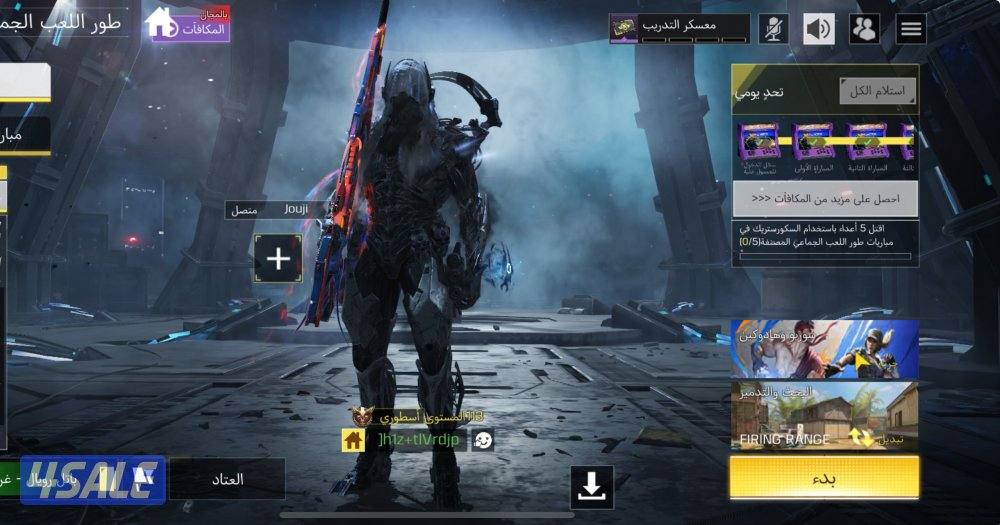The height and width of the screenshot is (525, 1000).
Task: Open the العتاد loadout menu
Action: click(227, 480)
